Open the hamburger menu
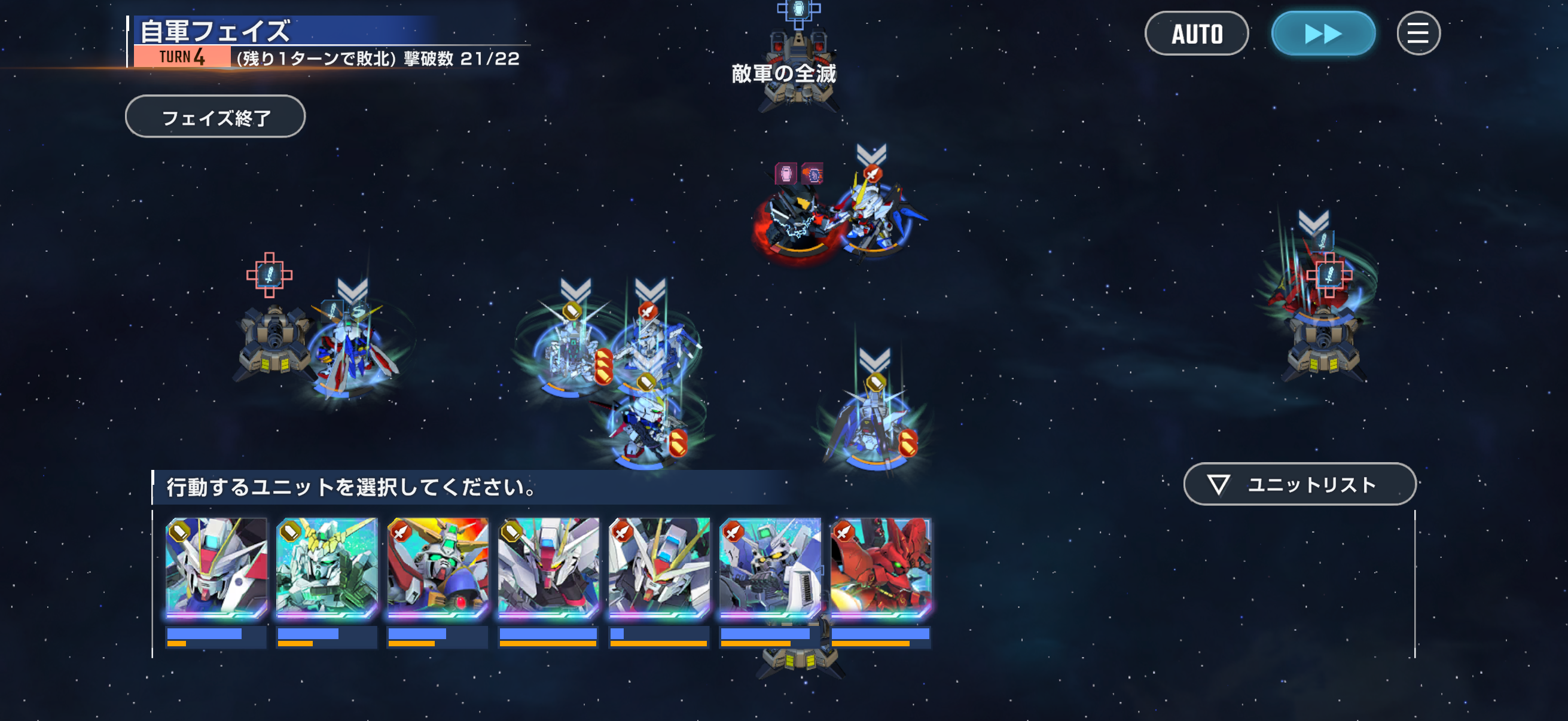1568x721 pixels. tap(1418, 33)
